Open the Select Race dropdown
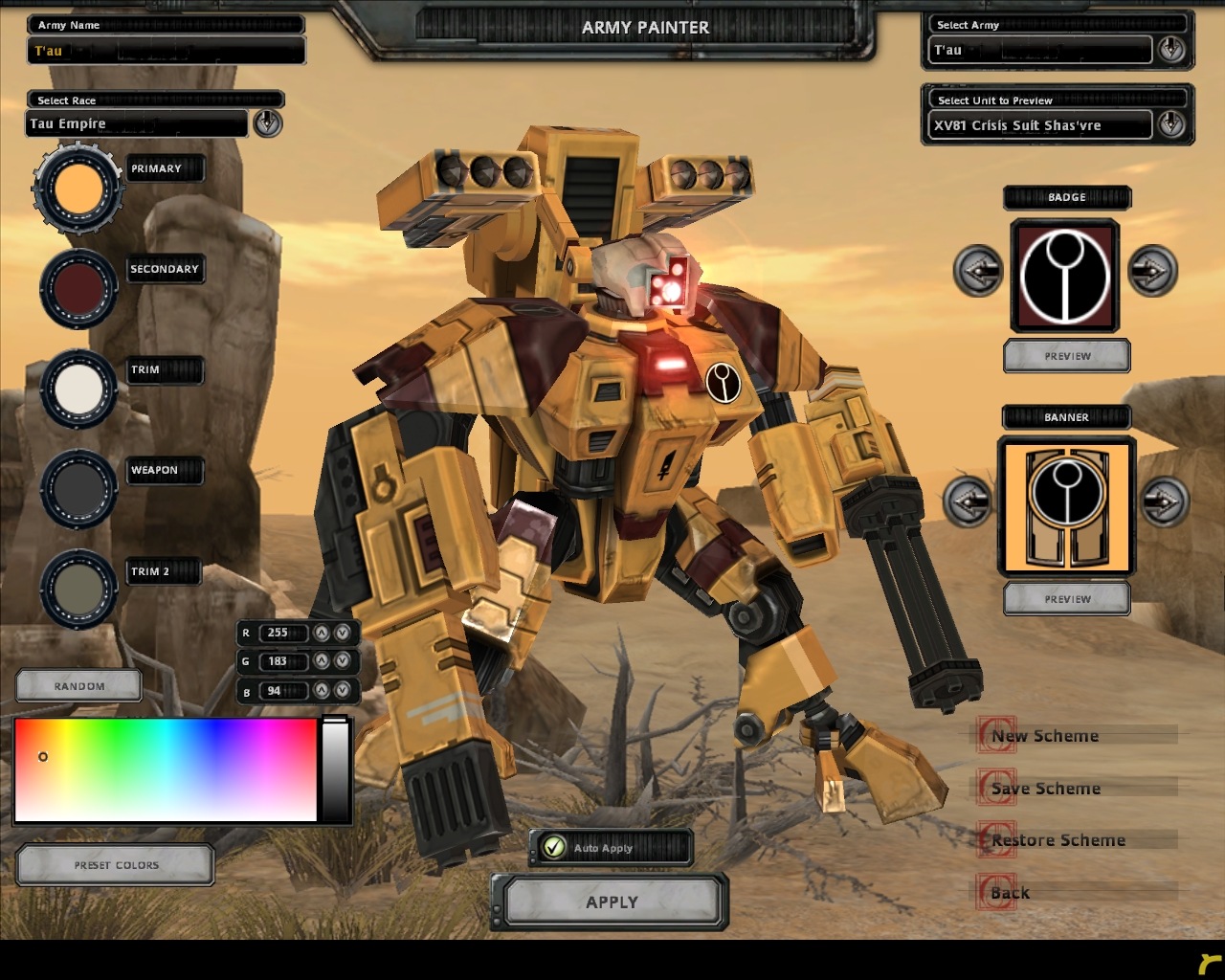The width and height of the screenshot is (1225, 980). (267, 122)
